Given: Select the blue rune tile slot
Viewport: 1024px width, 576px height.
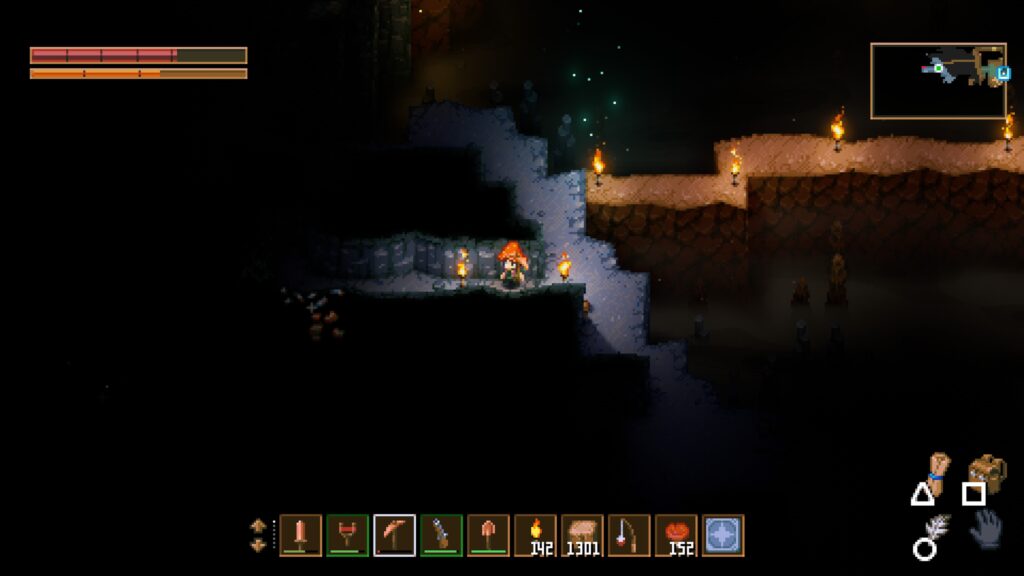Looking at the screenshot, I should click(723, 535).
